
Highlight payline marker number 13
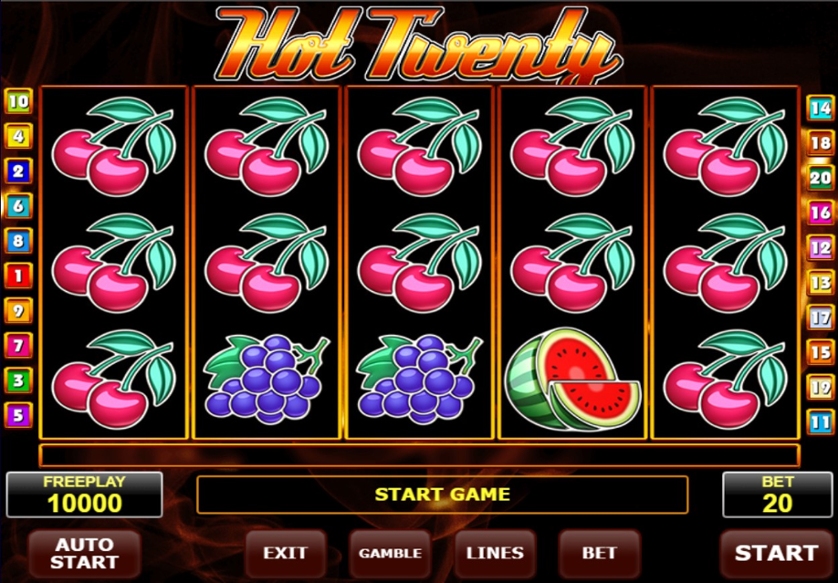click(x=821, y=282)
